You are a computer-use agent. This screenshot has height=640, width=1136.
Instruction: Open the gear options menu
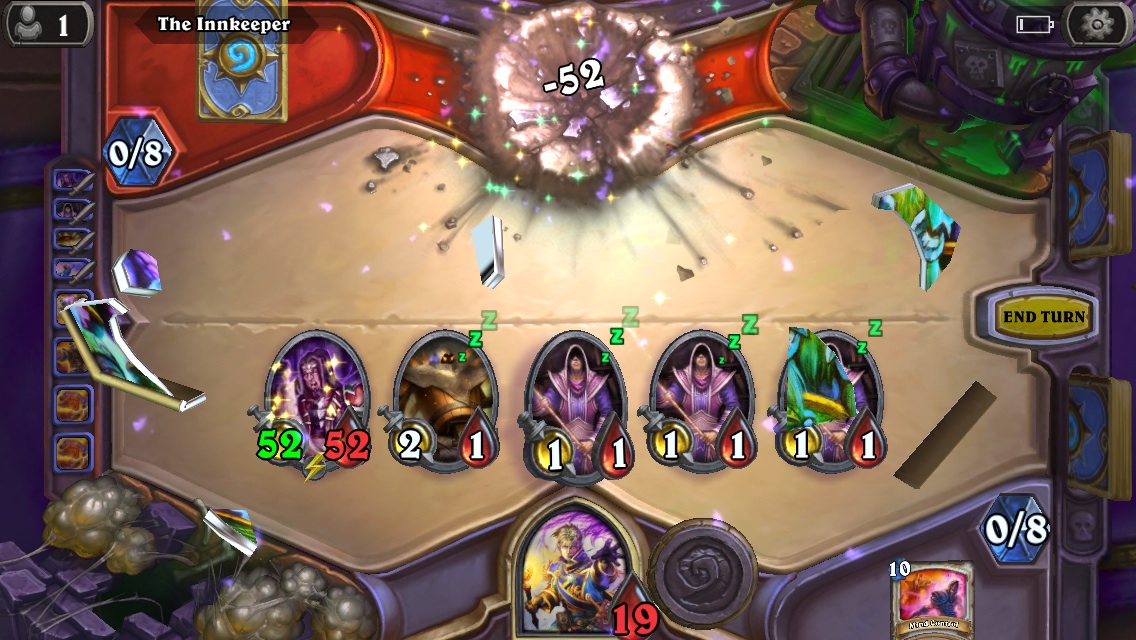tap(1097, 23)
